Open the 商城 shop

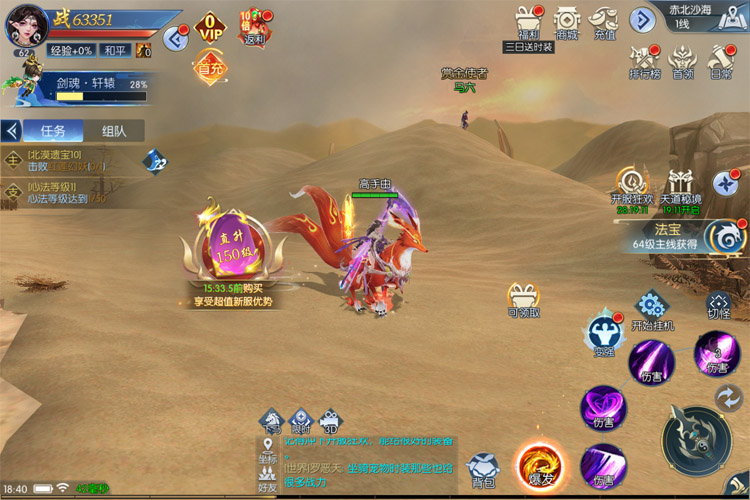[x=567, y=22]
